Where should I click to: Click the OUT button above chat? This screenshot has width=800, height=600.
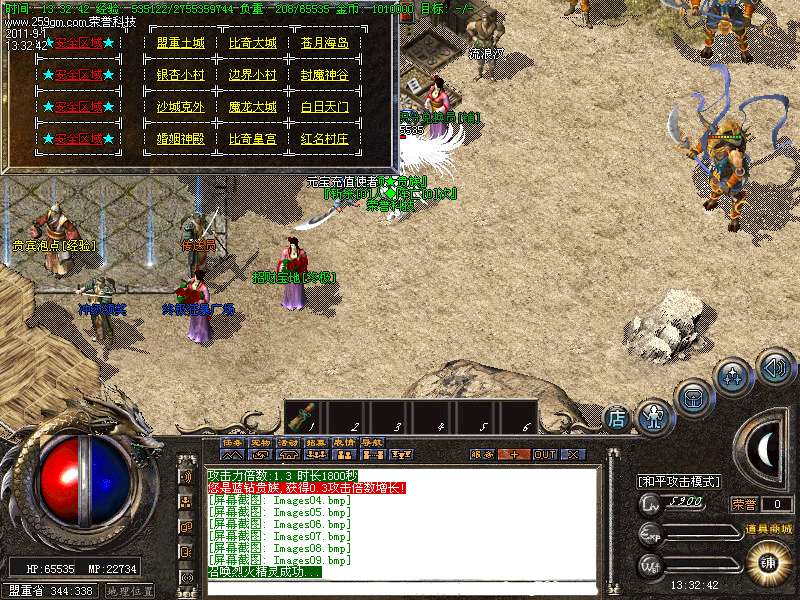coord(544,454)
